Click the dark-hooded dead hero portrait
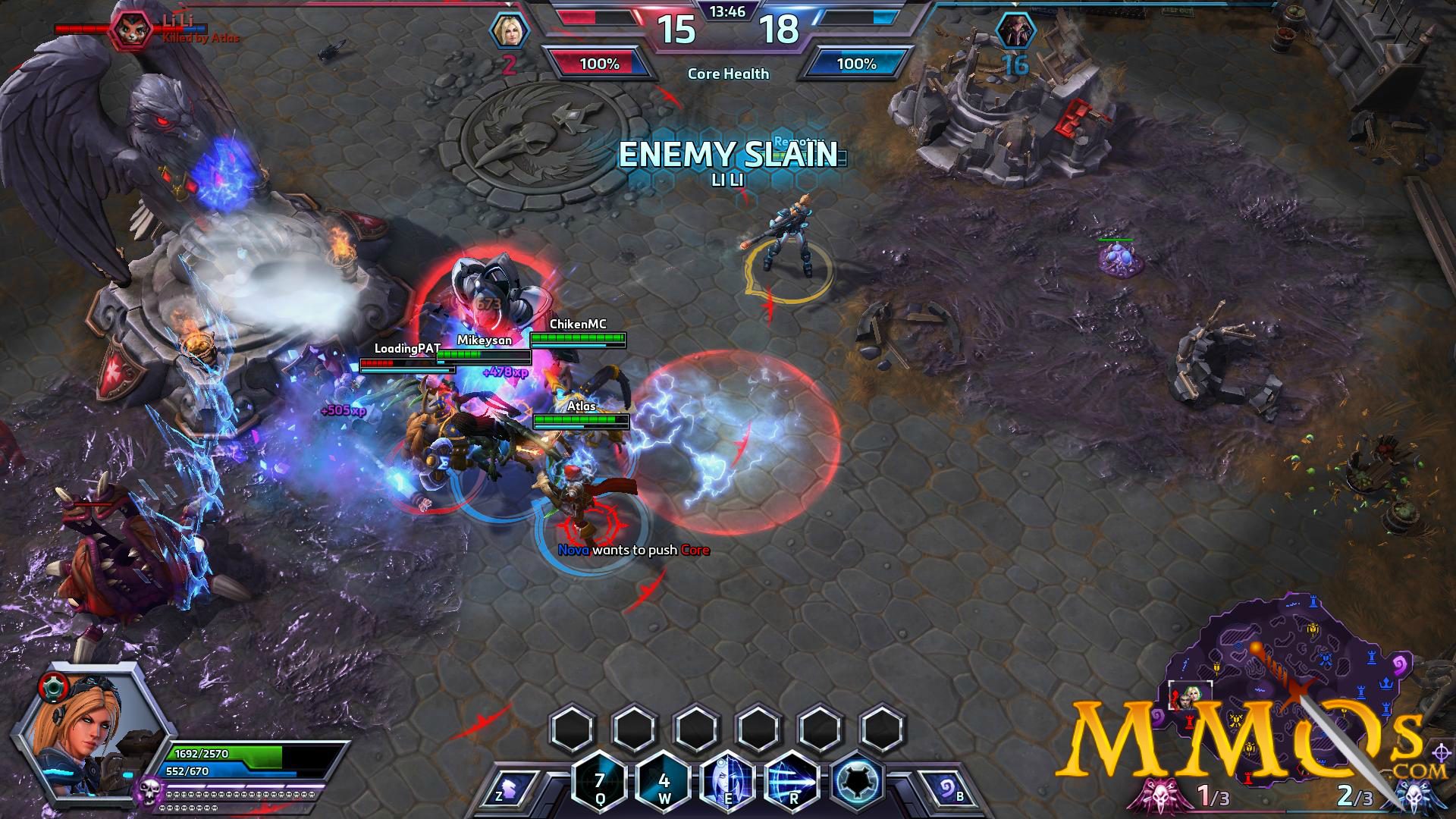The width and height of the screenshot is (1456, 819). click(x=1016, y=30)
